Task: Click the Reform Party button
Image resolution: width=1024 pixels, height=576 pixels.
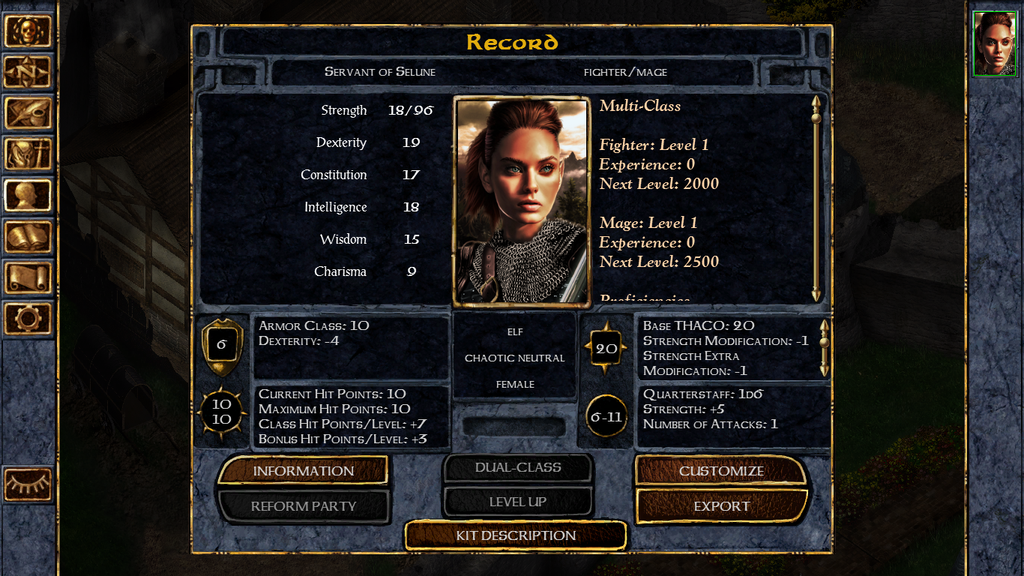Action: coord(303,506)
